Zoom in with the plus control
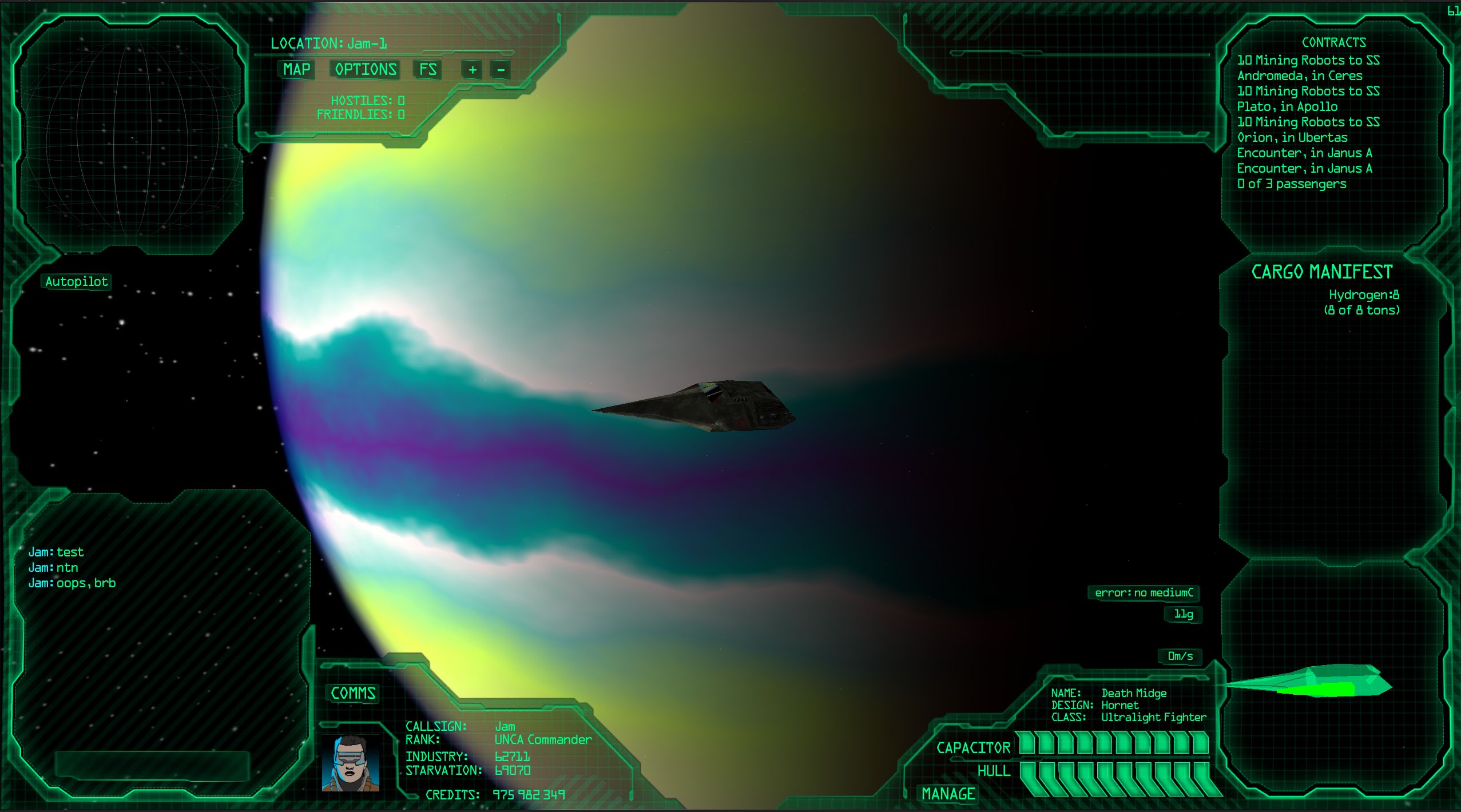Viewport: 1461px width, 812px height. coord(471,70)
